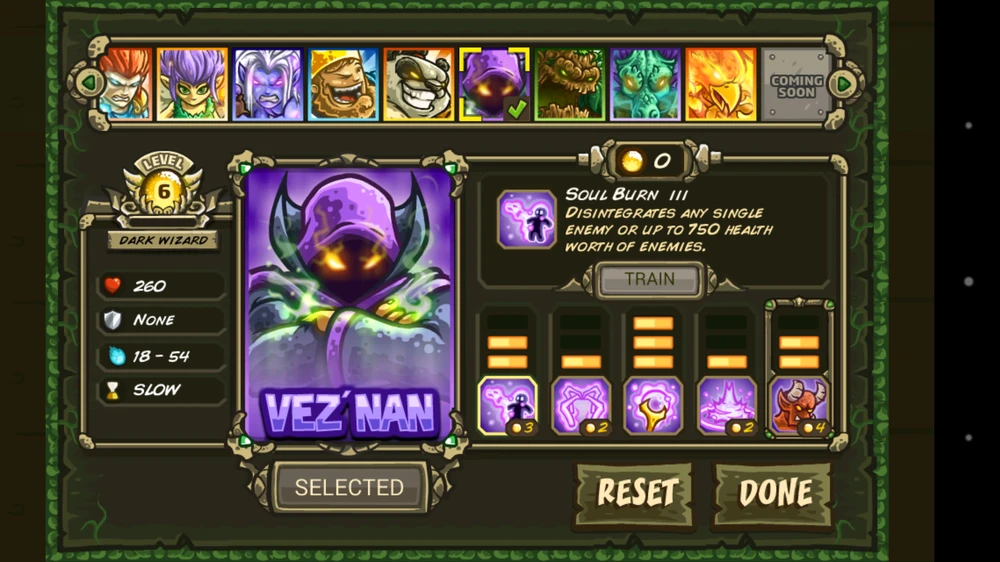This screenshot has height=562, width=1000.
Task: Select the golden staff skill icon
Action: point(653,405)
